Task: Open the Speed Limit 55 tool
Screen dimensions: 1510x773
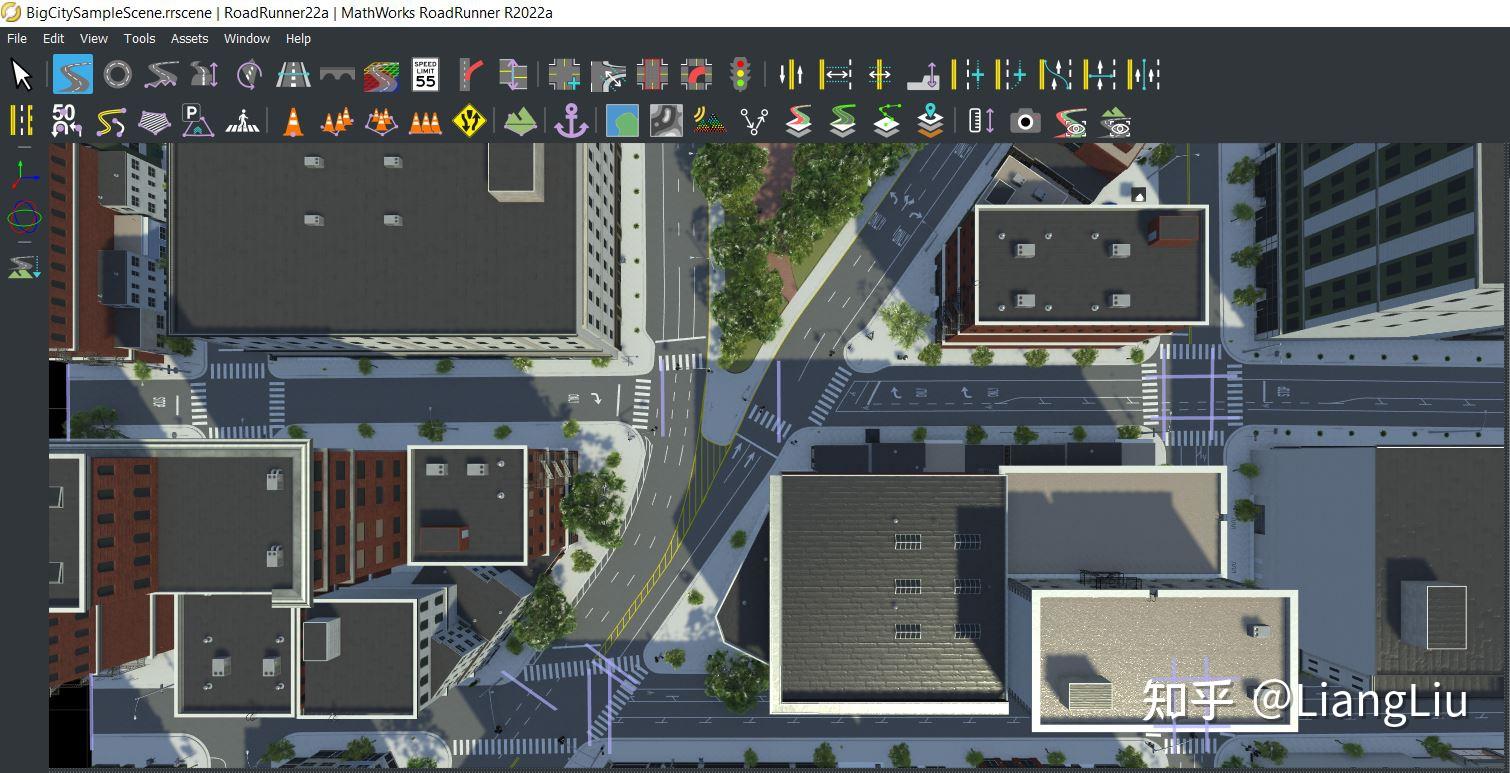Action: point(423,73)
